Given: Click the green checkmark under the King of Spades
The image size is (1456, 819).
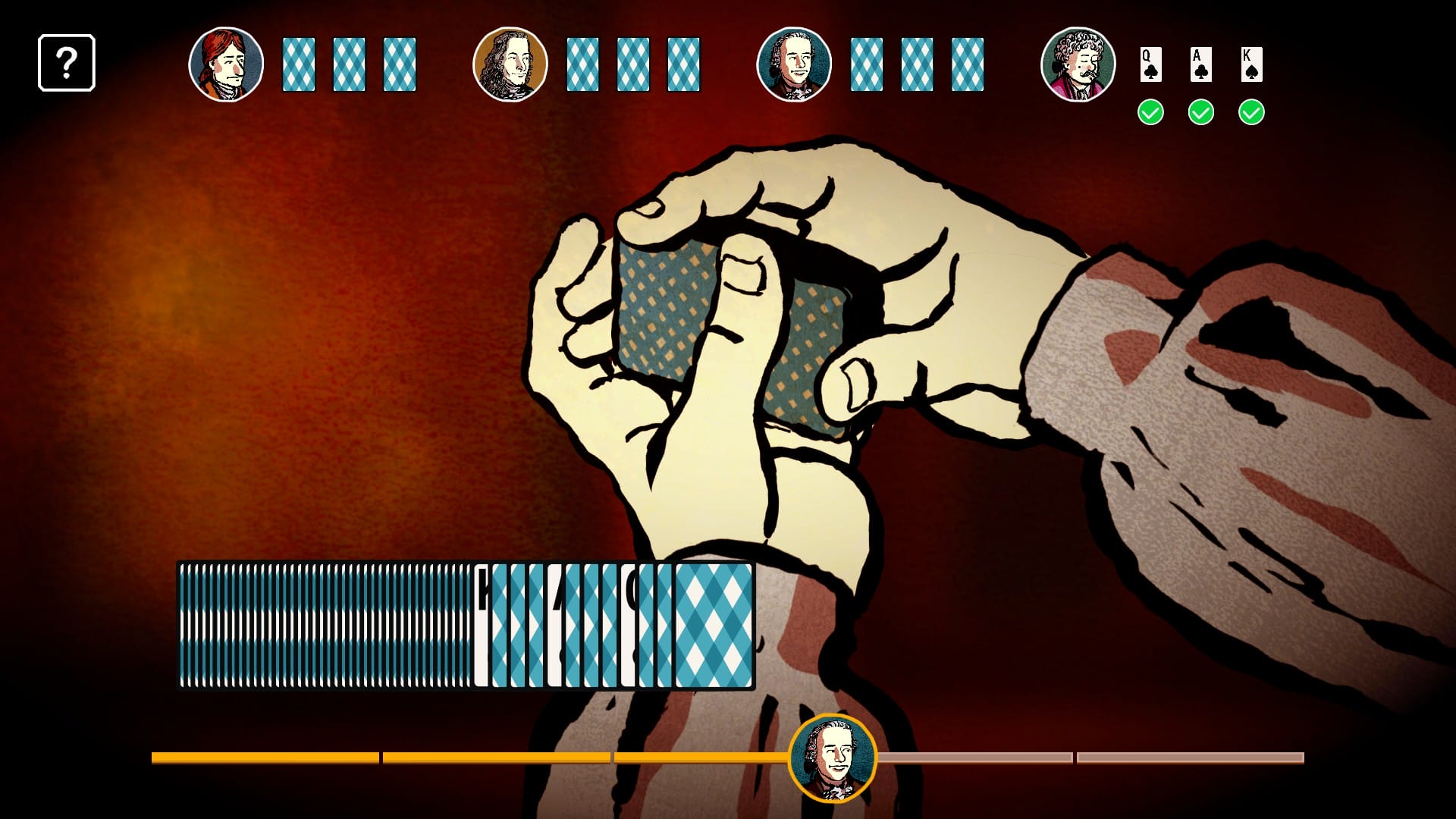Looking at the screenshot, I should tap(1252, 111).
